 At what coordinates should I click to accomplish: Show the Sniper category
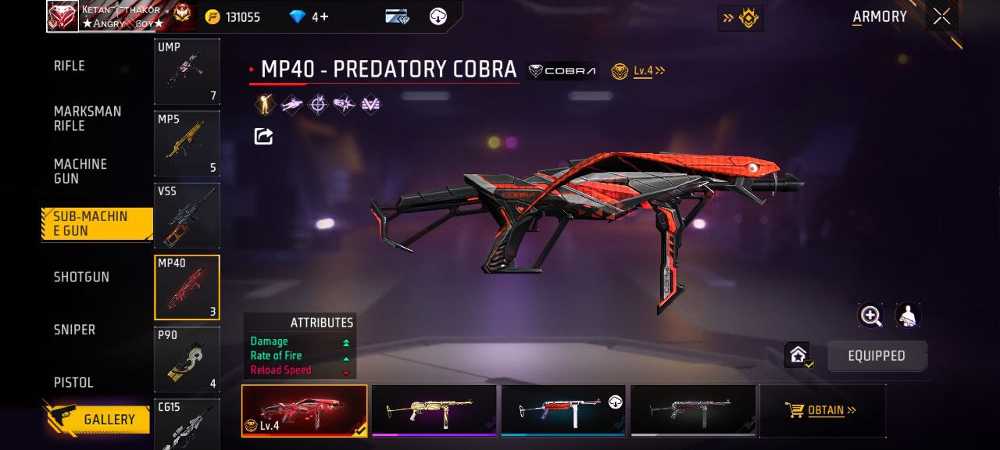tap(74, 330)
